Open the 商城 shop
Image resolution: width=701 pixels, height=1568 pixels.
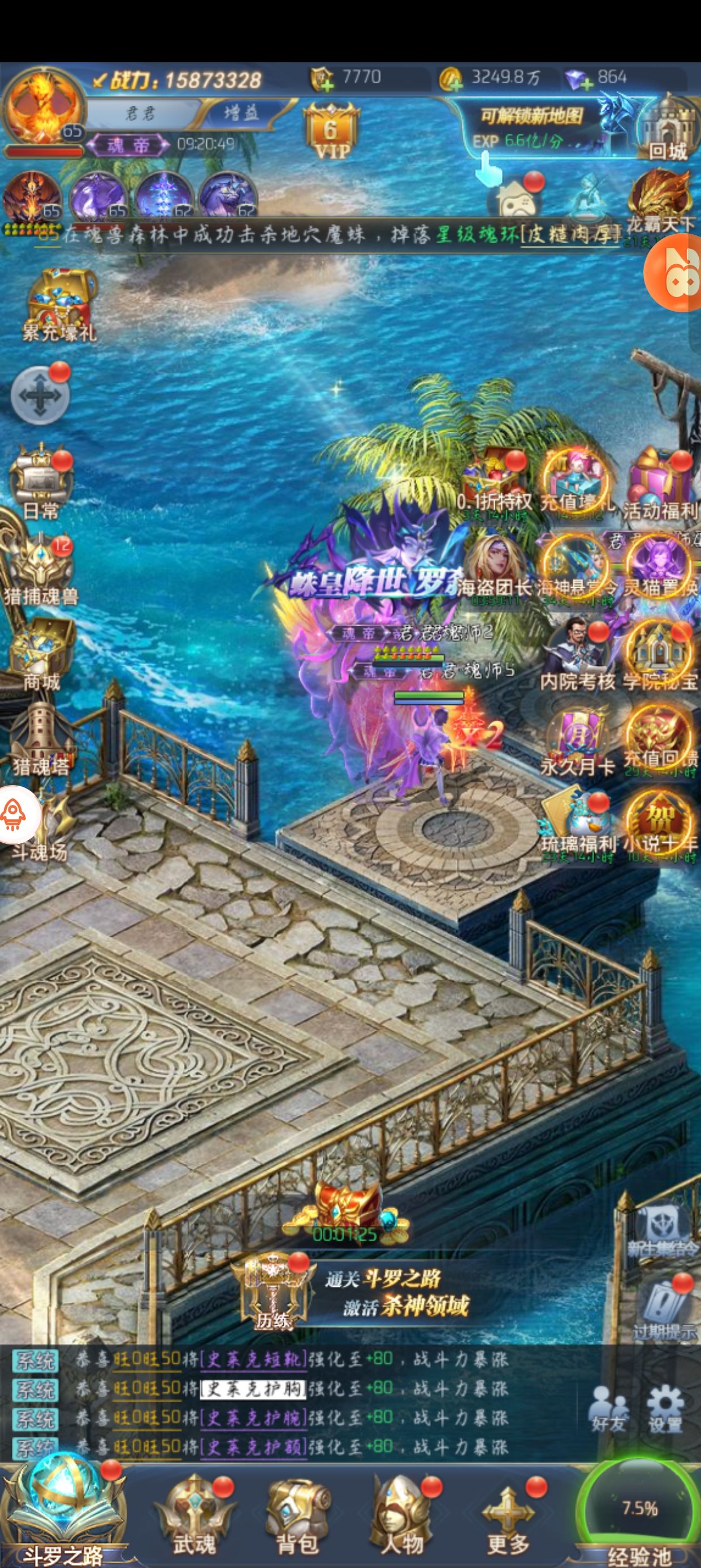41,654
